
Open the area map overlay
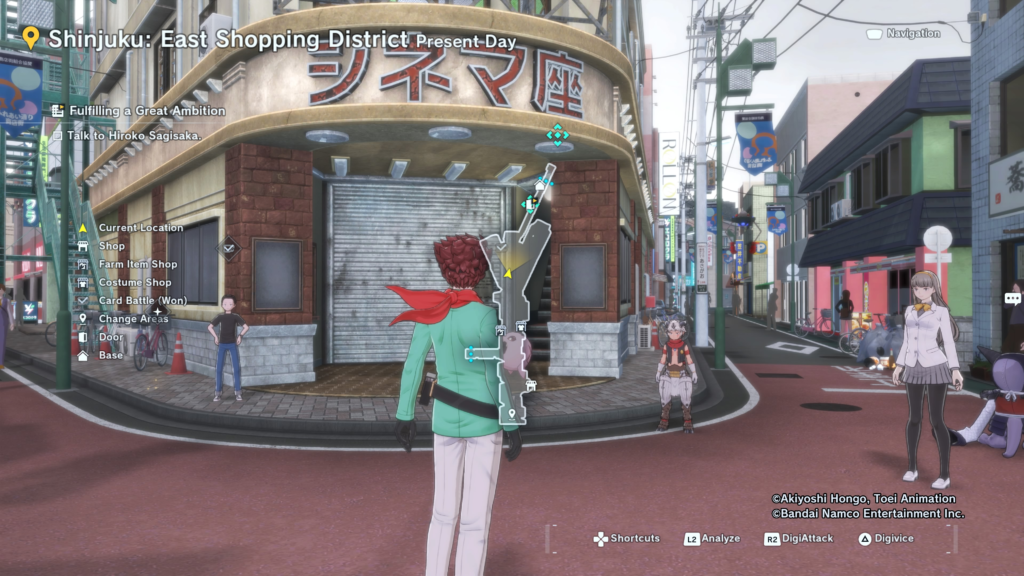[x=514, y=300]
